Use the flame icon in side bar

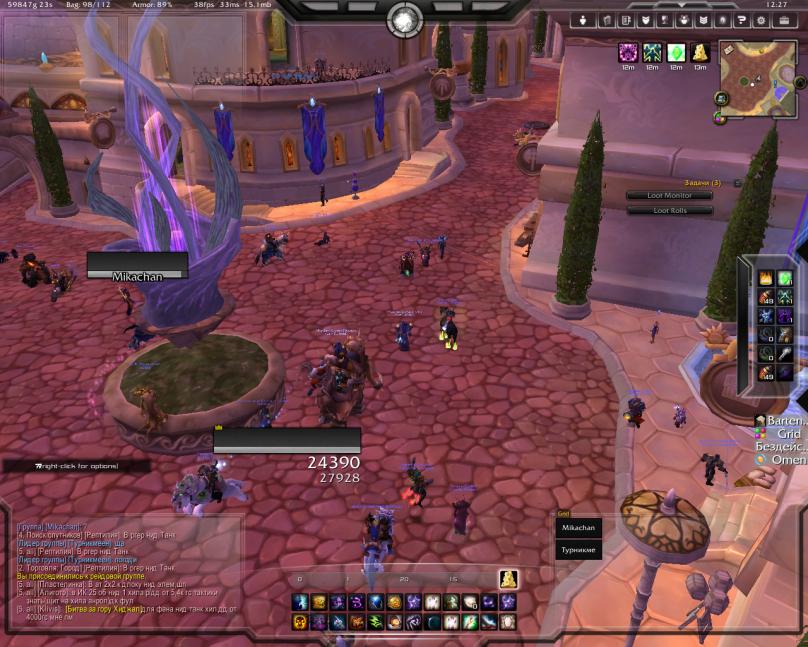pos(765,279)
